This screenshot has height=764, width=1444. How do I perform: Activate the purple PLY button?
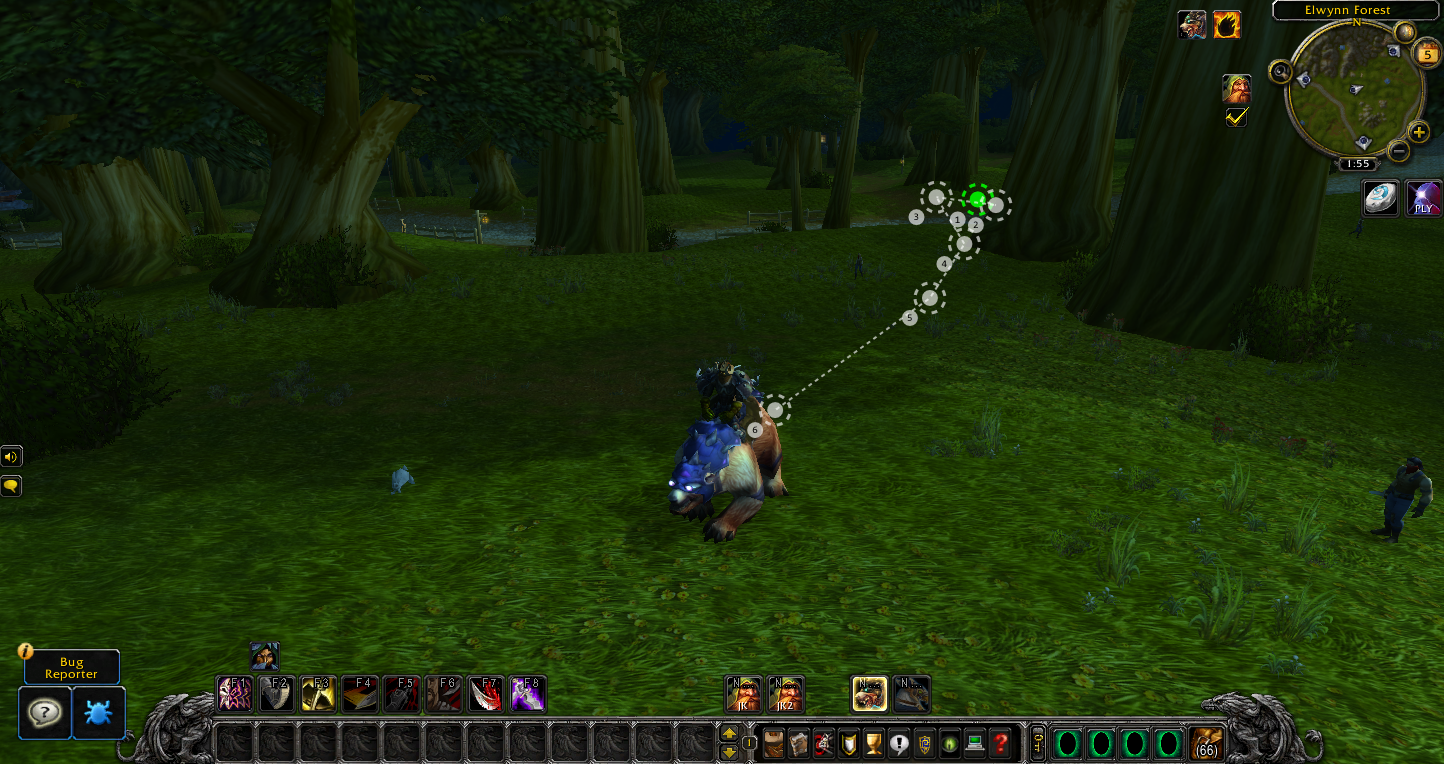click(x=1423, y=198)
